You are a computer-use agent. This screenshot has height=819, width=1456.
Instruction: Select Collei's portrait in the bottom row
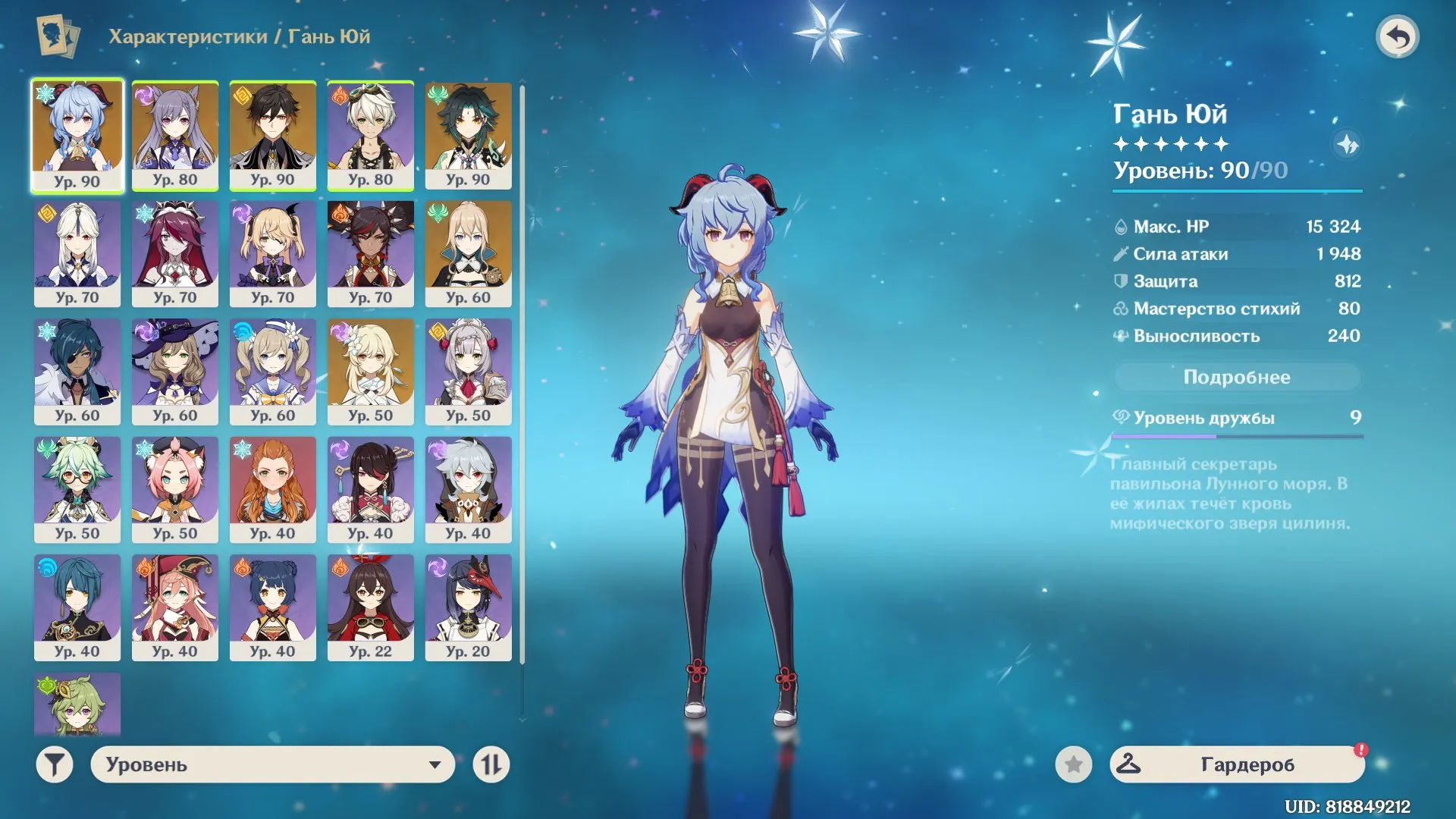point(77,704)
